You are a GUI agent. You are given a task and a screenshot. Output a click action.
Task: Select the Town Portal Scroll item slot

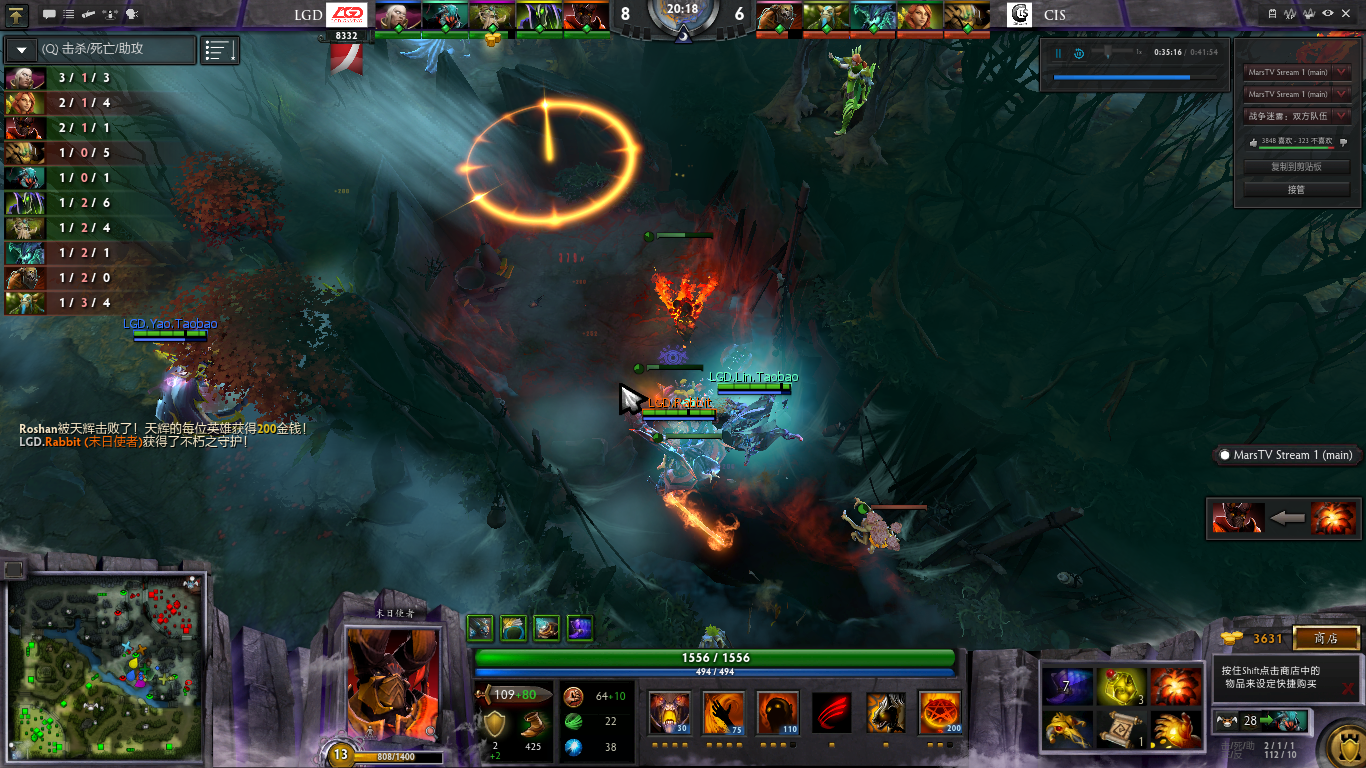point(1122,729)
